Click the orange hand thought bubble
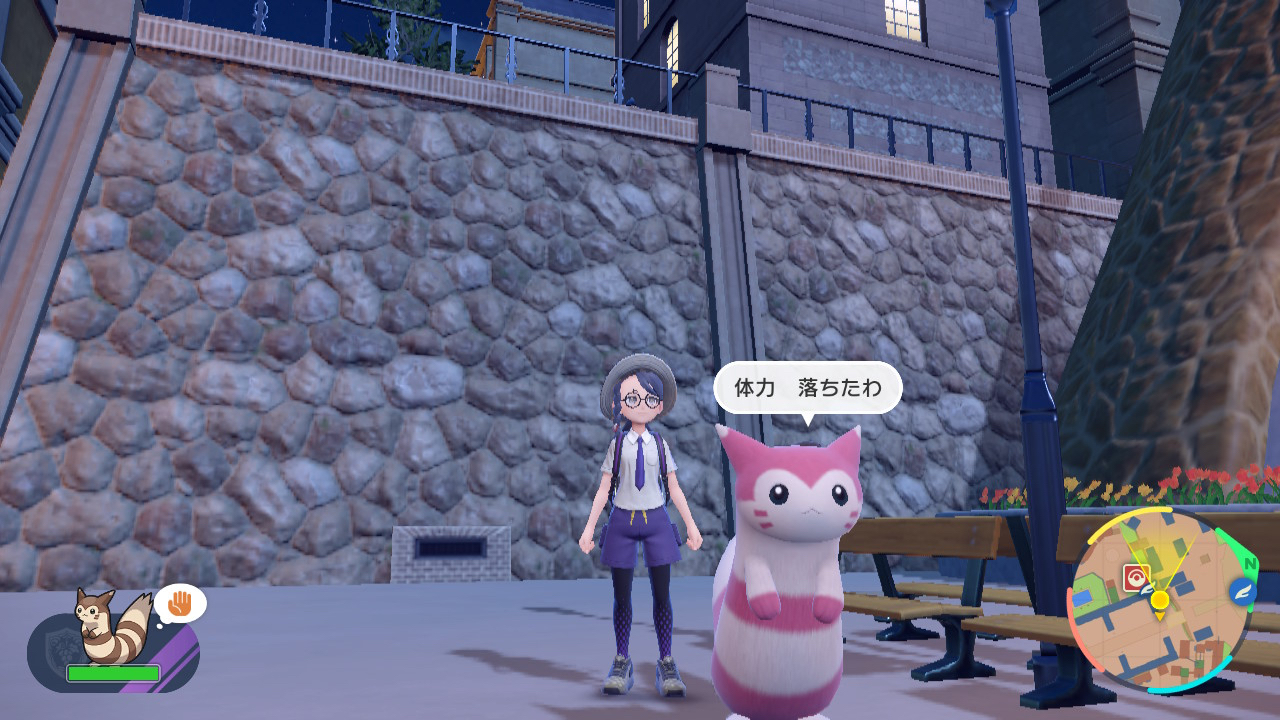The width and height of the screenshot is (1280, 720). [179, 603]
